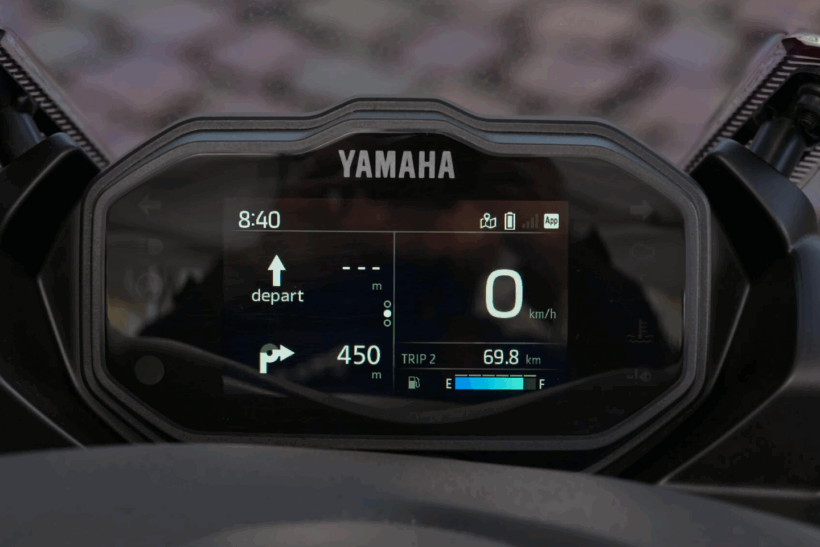Open the App indicator icon
The width and height of the screenshot is (820, 547).
(x=551, y=221)
